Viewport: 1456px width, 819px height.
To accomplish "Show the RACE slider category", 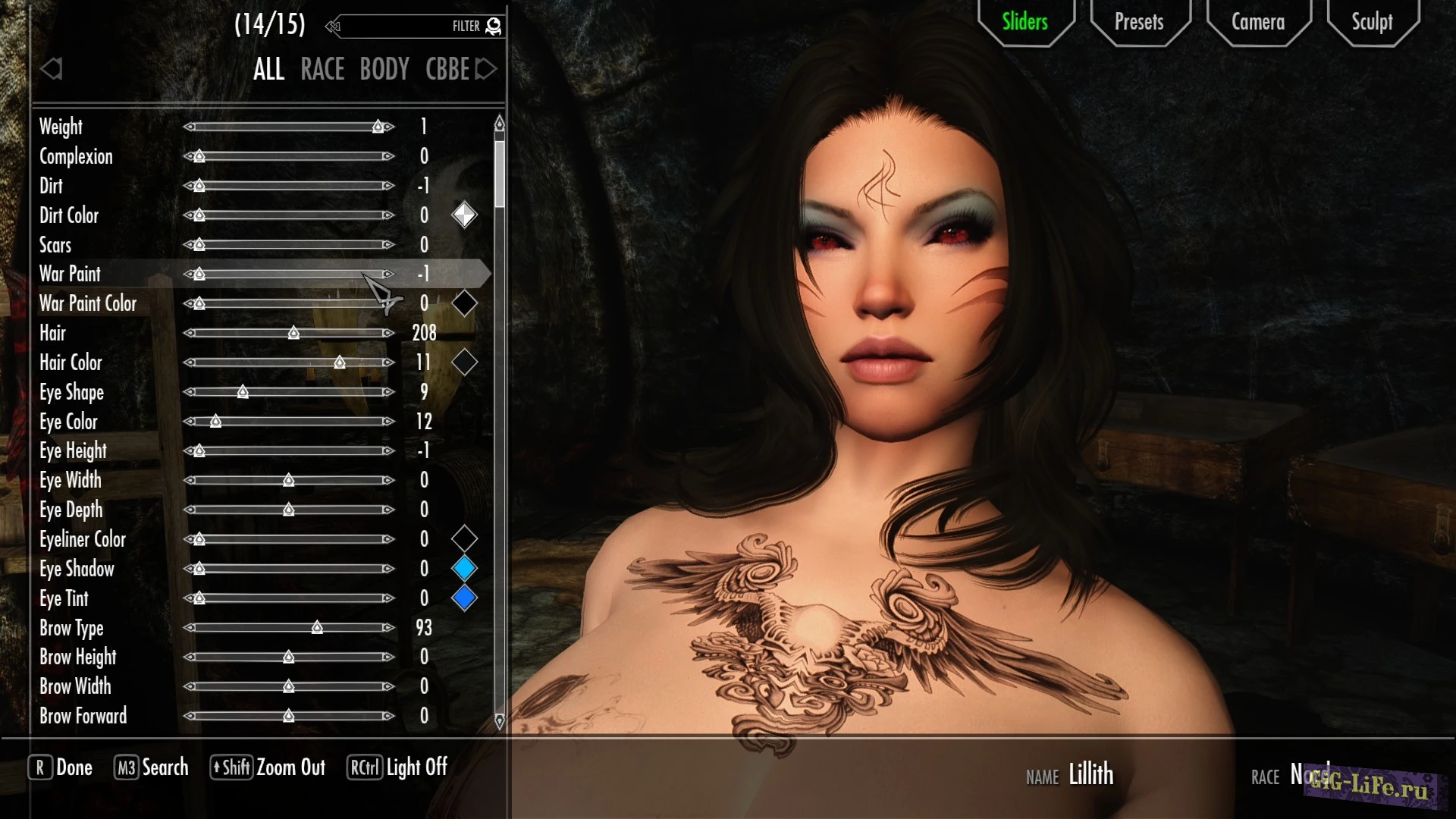I will (x=322, y=69).
